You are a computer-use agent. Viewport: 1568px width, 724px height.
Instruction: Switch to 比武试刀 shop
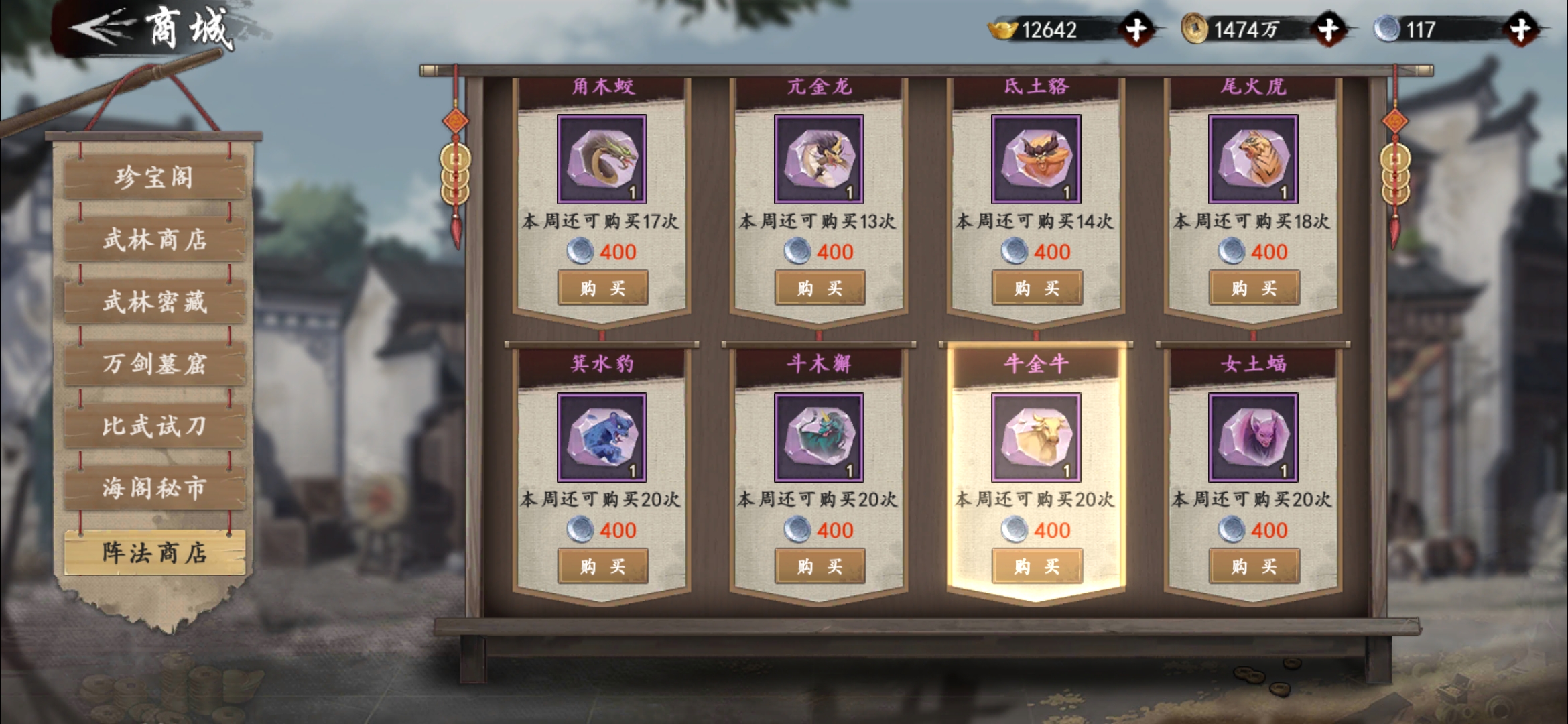(x=155, y=426)
